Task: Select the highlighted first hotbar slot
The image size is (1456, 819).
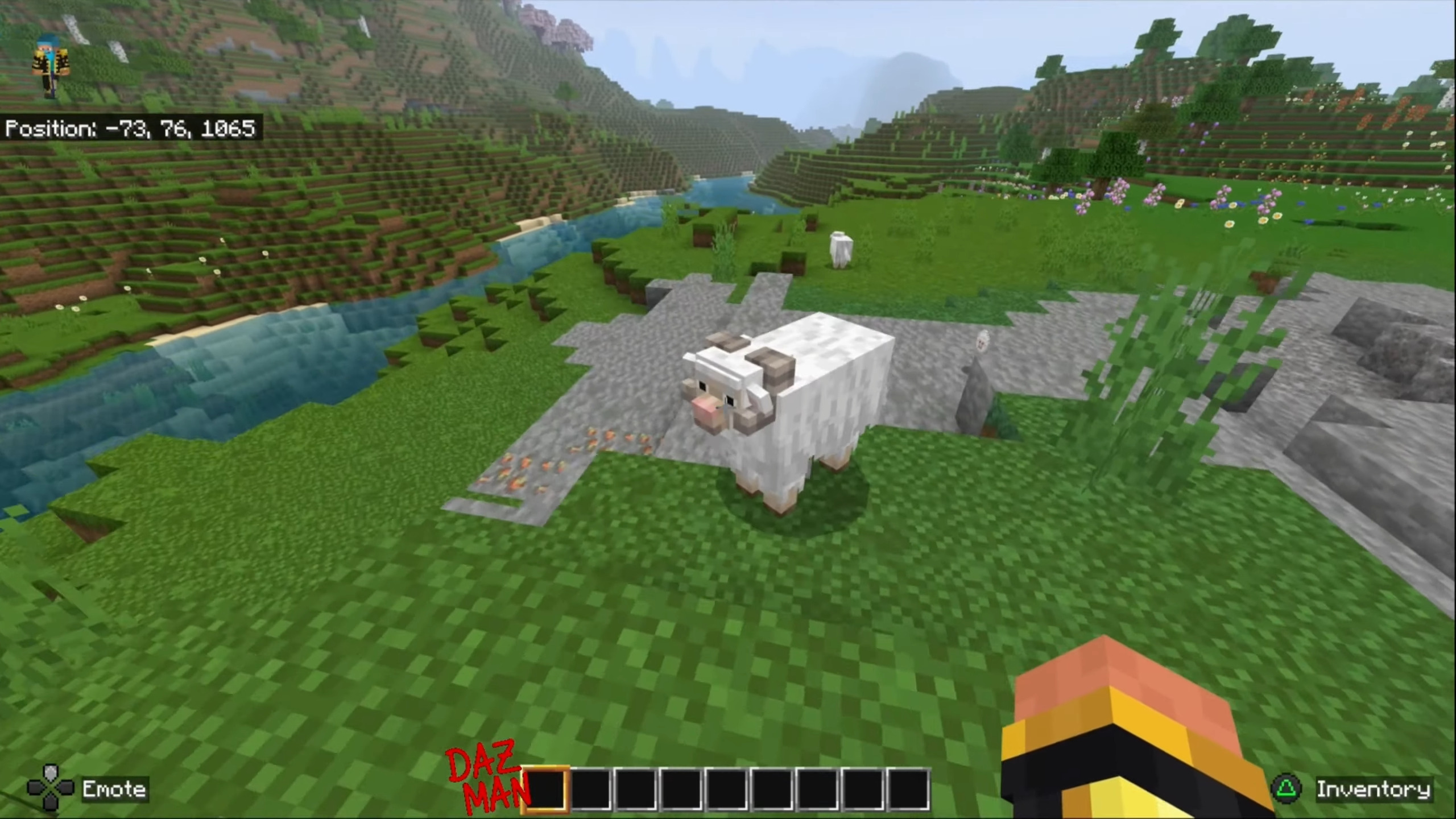Action: pos(545,788)
